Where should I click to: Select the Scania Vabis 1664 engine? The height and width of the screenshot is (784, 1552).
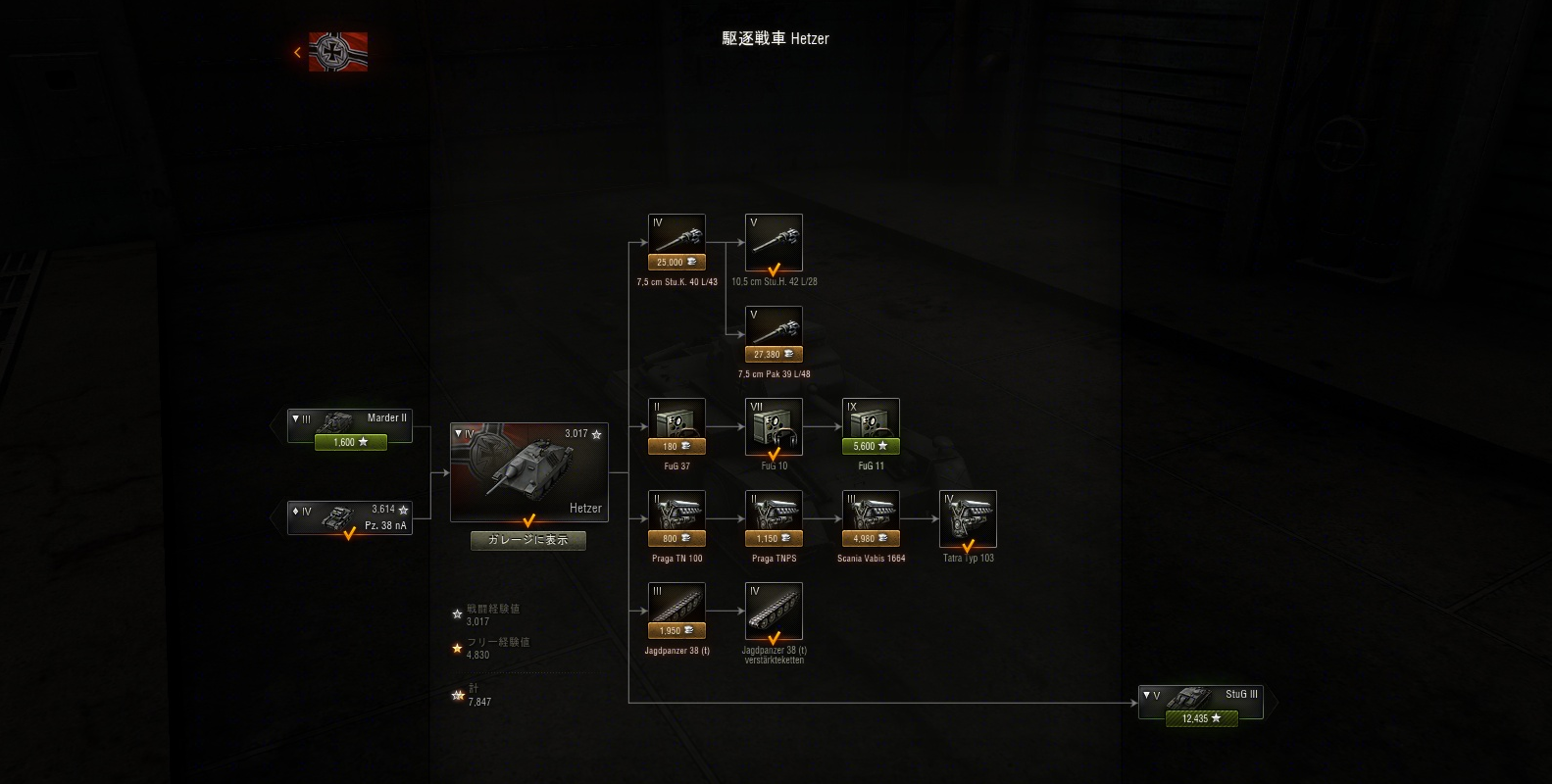870,512
